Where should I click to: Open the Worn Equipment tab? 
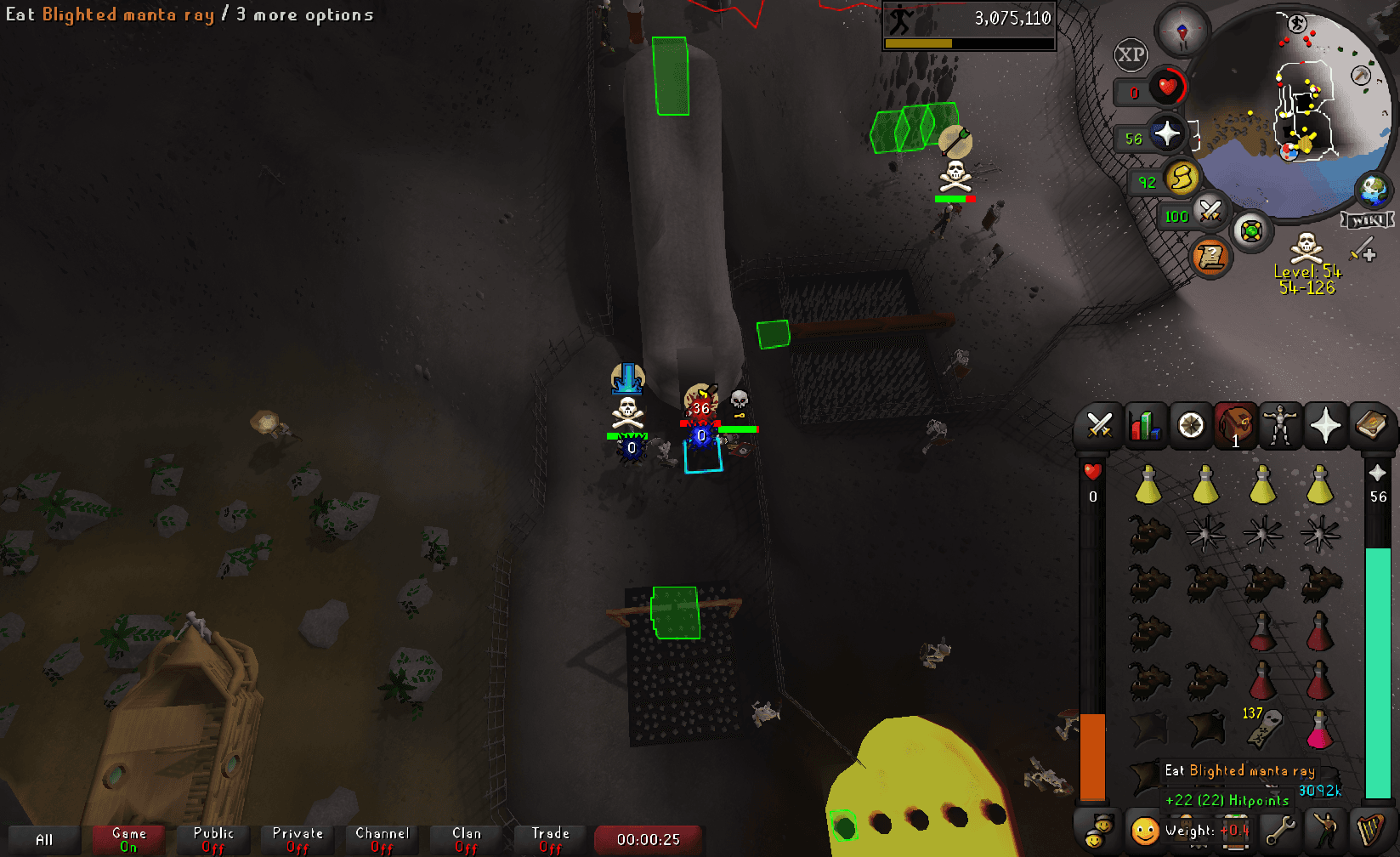1279,425
